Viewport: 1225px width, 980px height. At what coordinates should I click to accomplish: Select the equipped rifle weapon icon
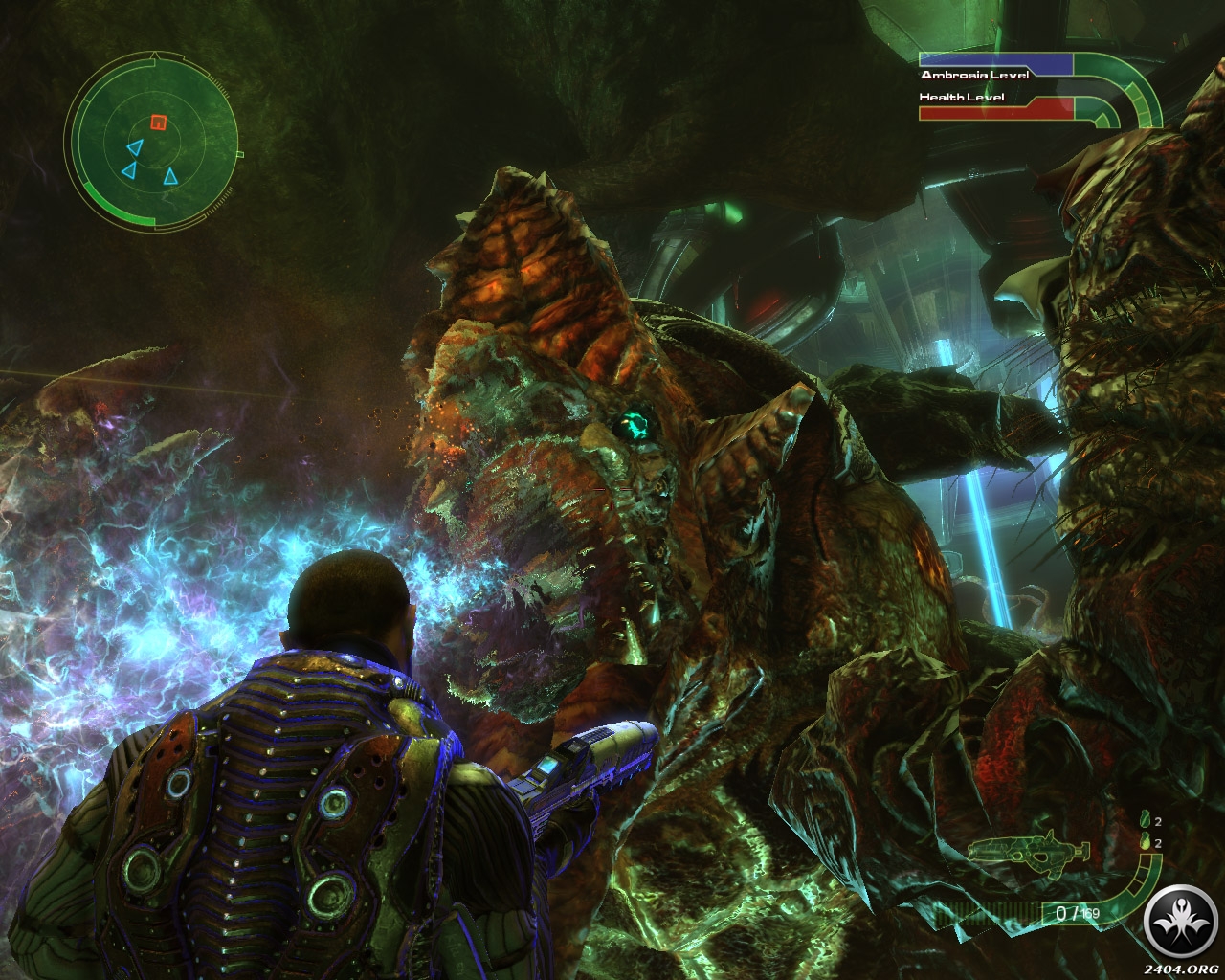point(1029,849)
